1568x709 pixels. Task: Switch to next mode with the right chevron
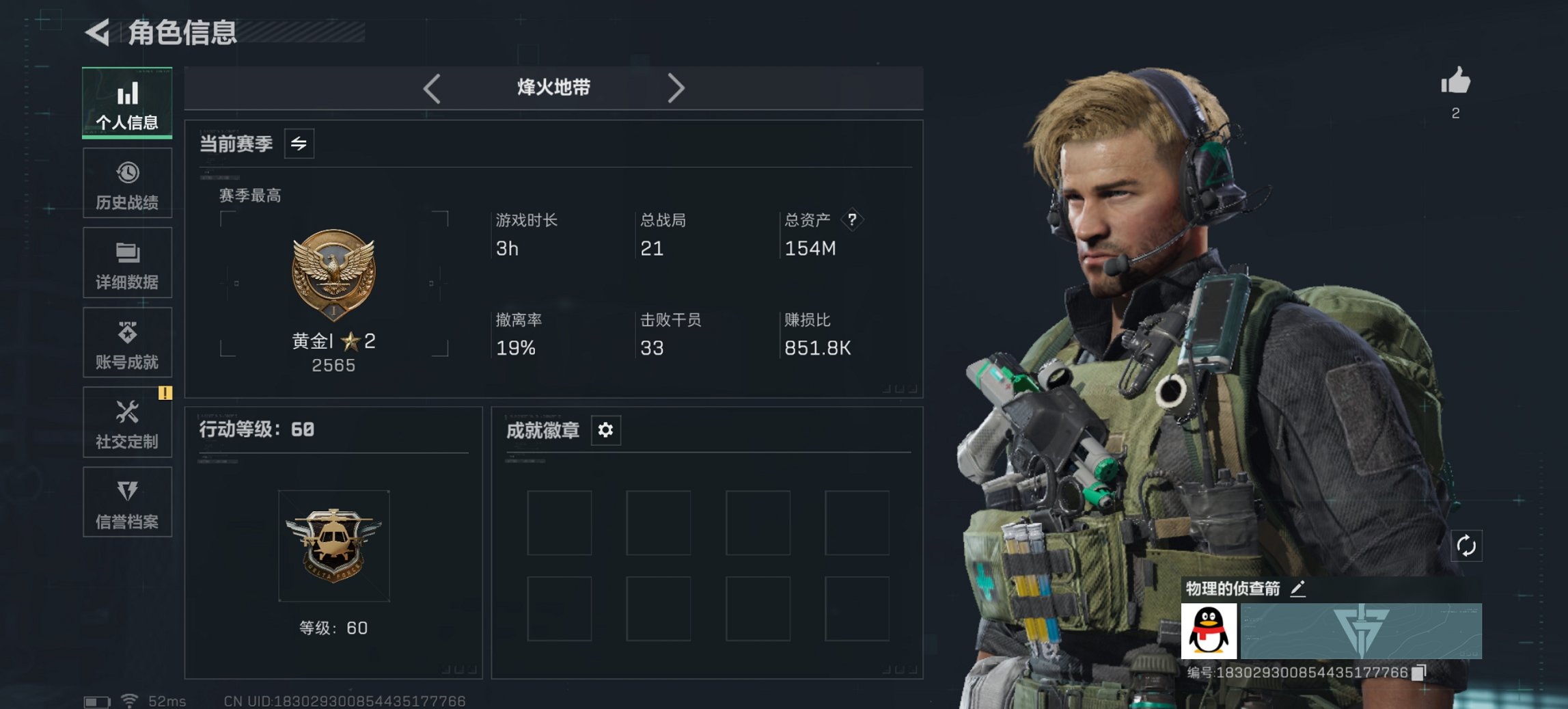[676, 88]
